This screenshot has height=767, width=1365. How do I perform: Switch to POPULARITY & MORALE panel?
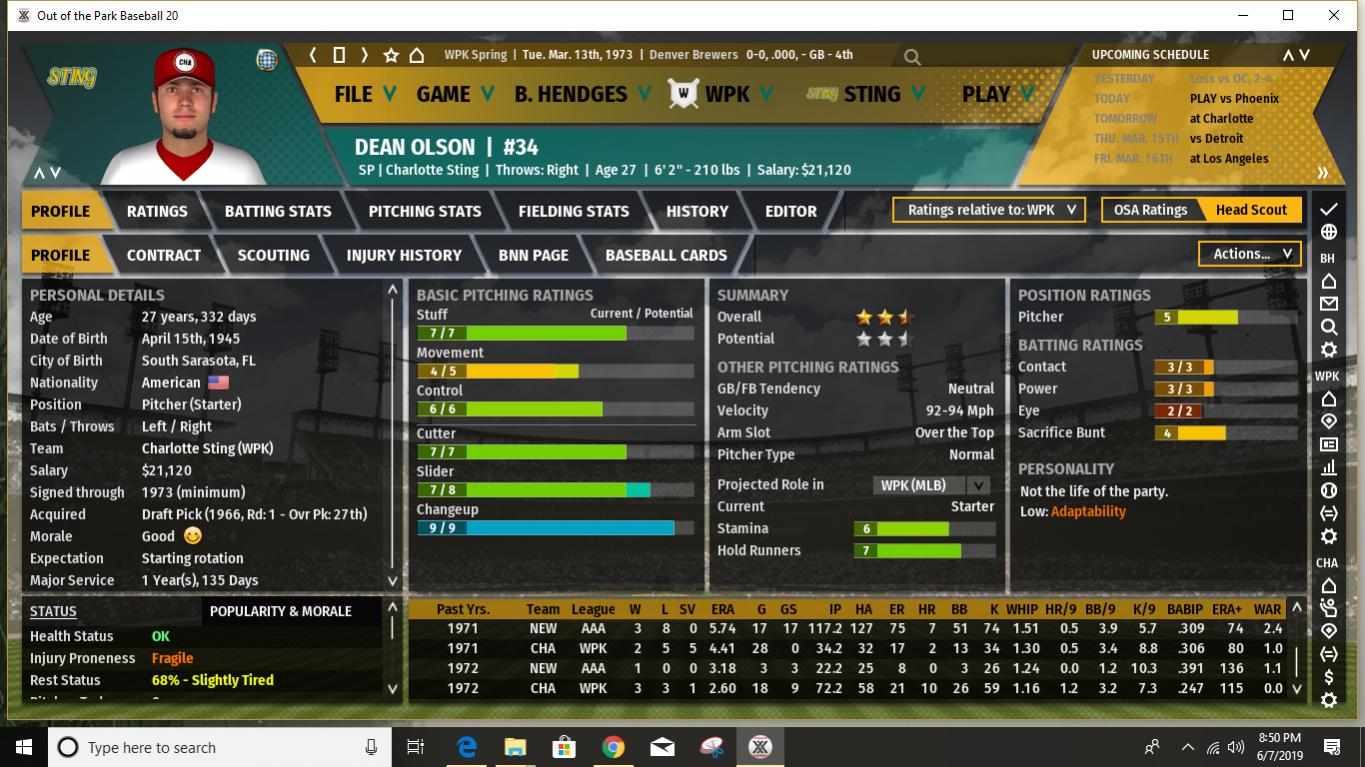(281, 611)
